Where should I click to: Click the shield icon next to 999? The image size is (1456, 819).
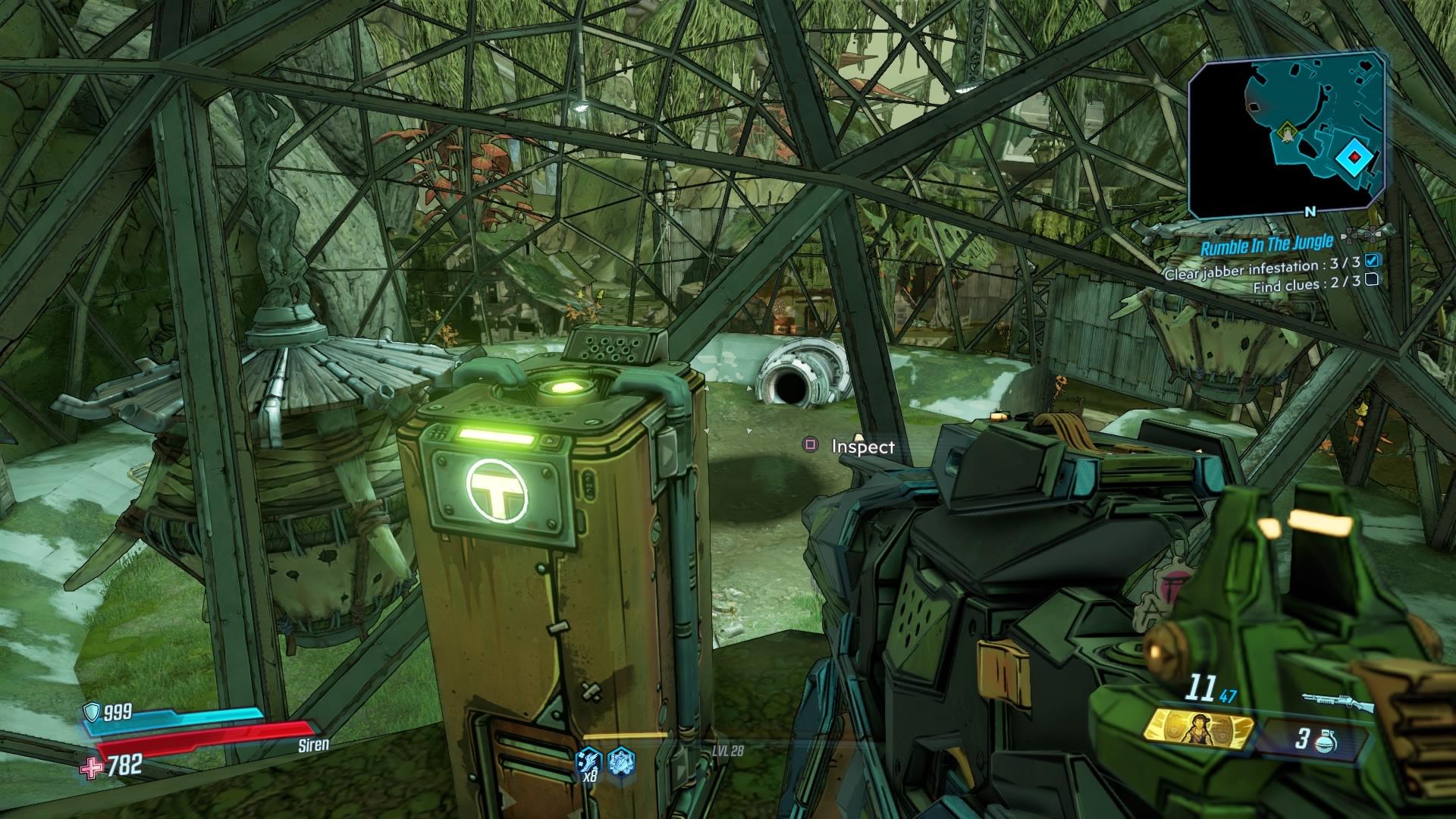[89, 714]
